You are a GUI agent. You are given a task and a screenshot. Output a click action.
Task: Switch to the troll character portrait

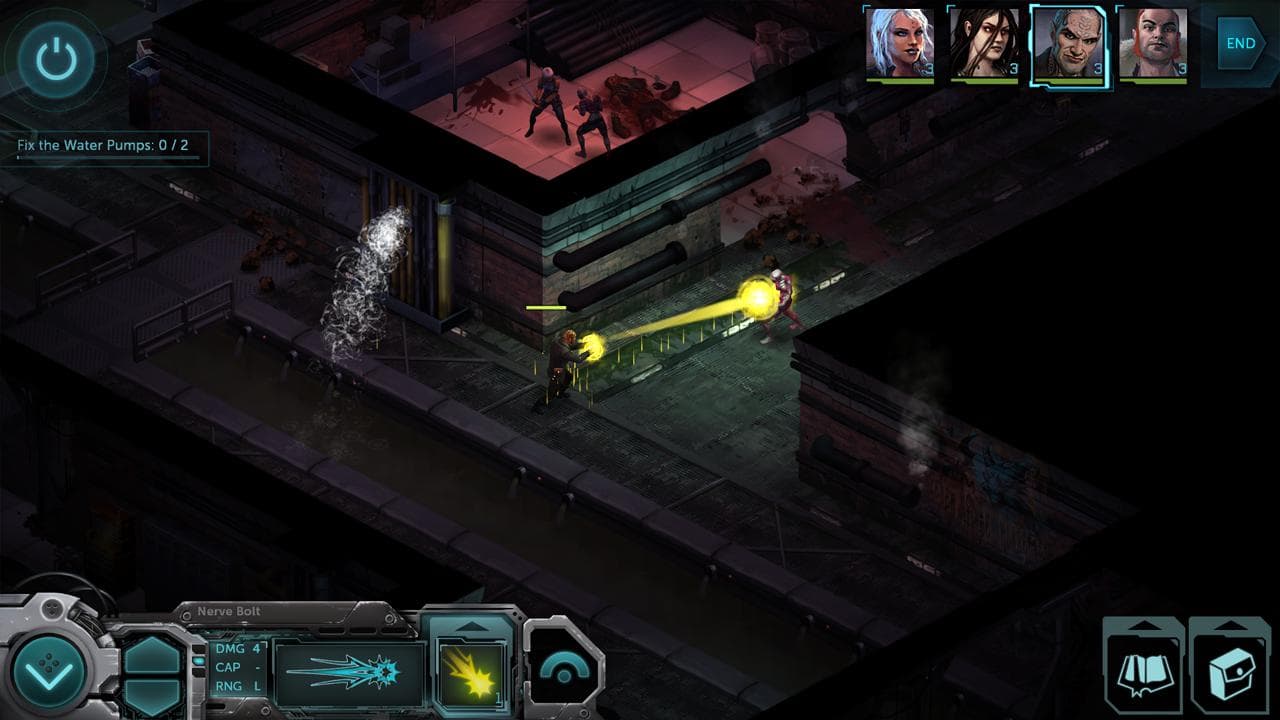coord(1068,42)
